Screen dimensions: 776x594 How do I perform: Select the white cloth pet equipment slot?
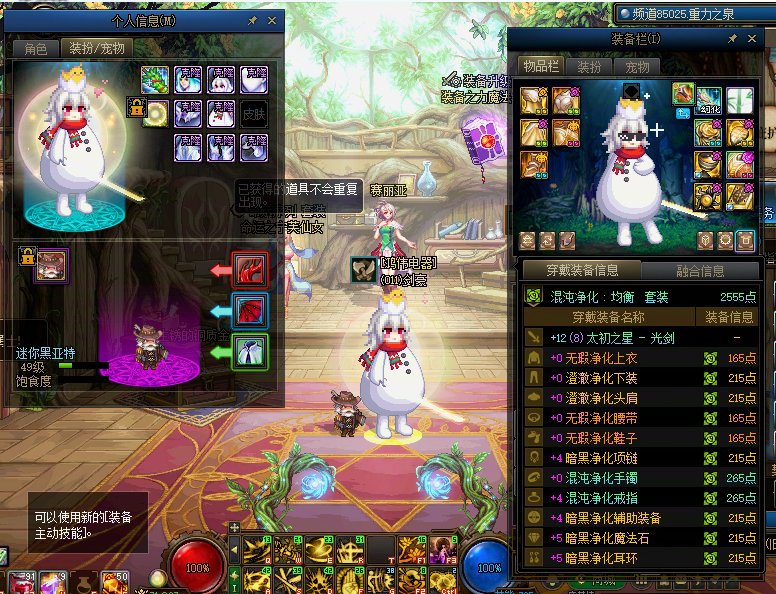249,352
